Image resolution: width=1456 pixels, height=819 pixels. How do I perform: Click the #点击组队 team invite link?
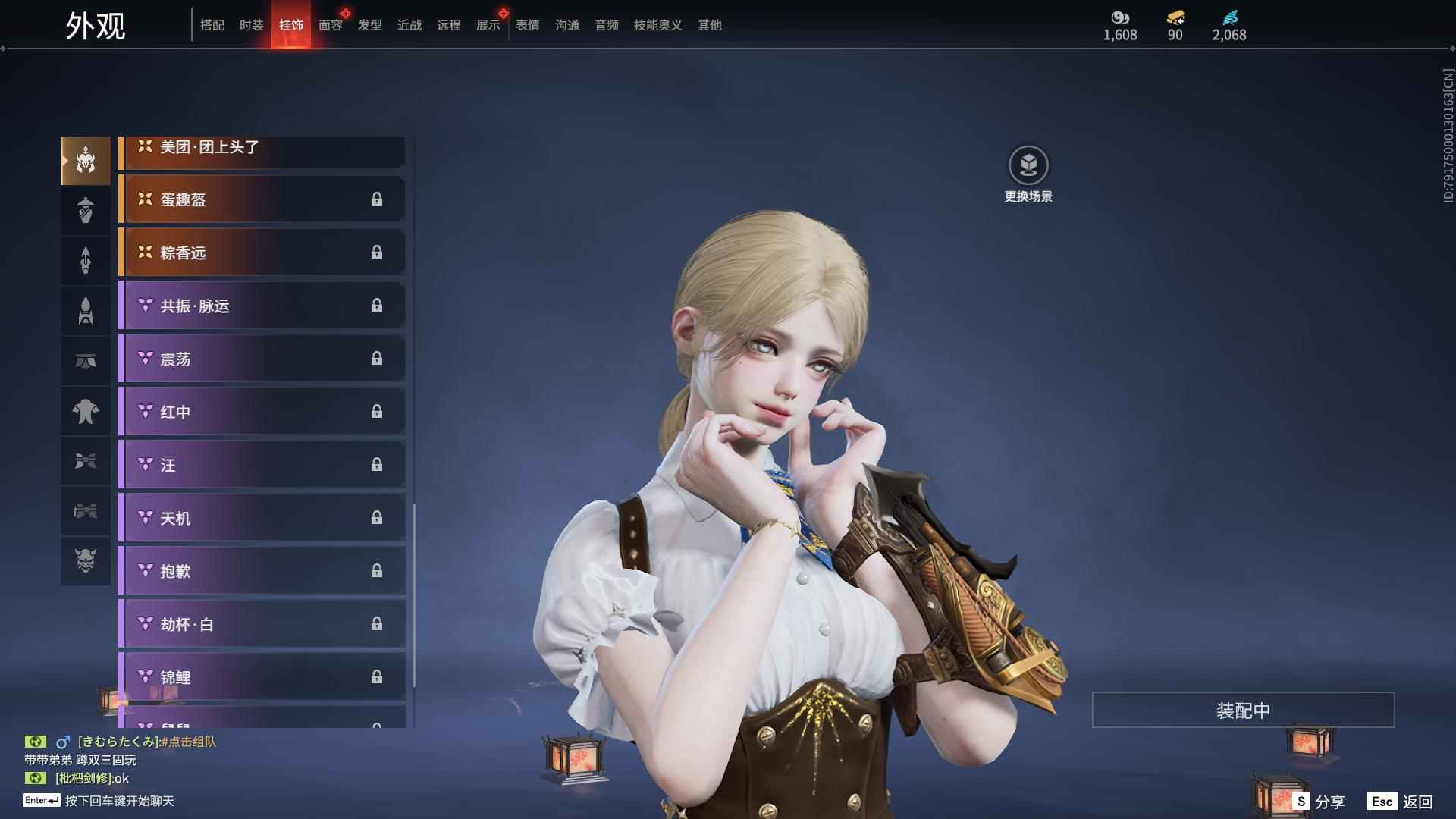click(189, 742)
